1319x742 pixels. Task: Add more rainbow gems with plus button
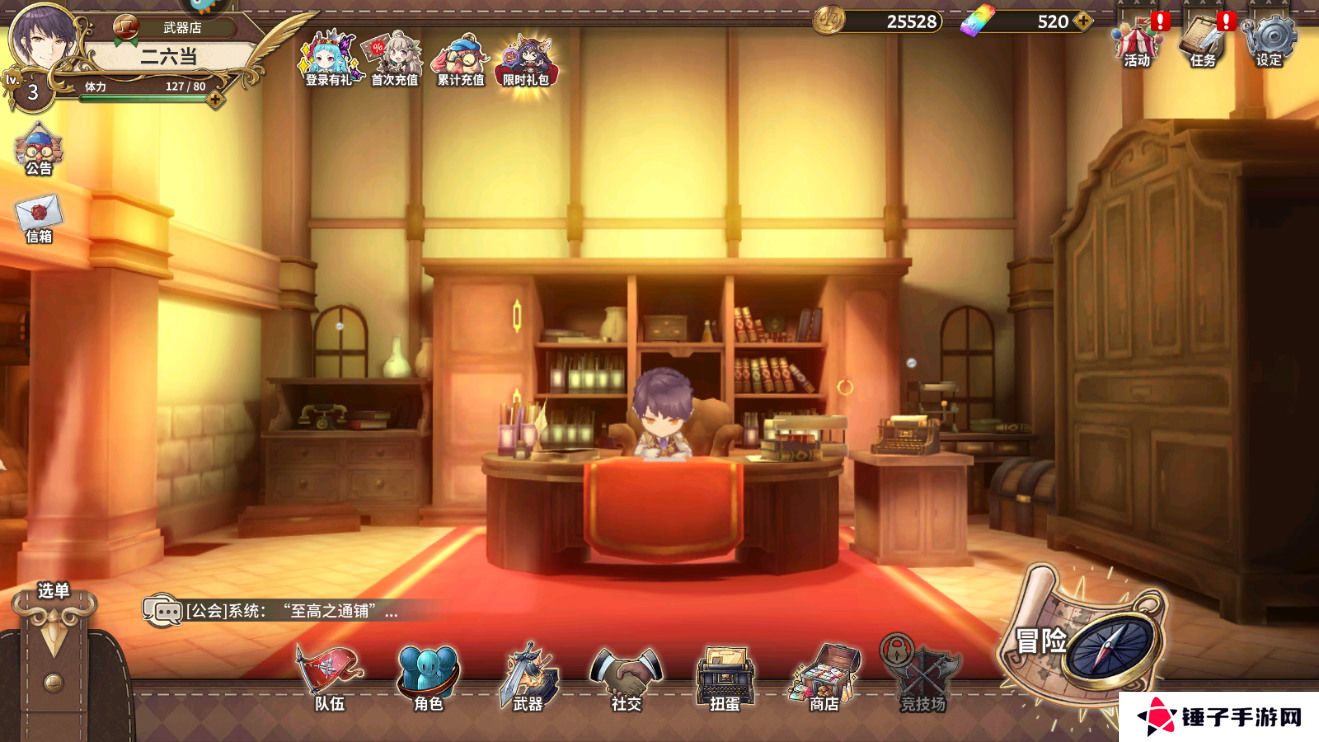pos(1083,21)
